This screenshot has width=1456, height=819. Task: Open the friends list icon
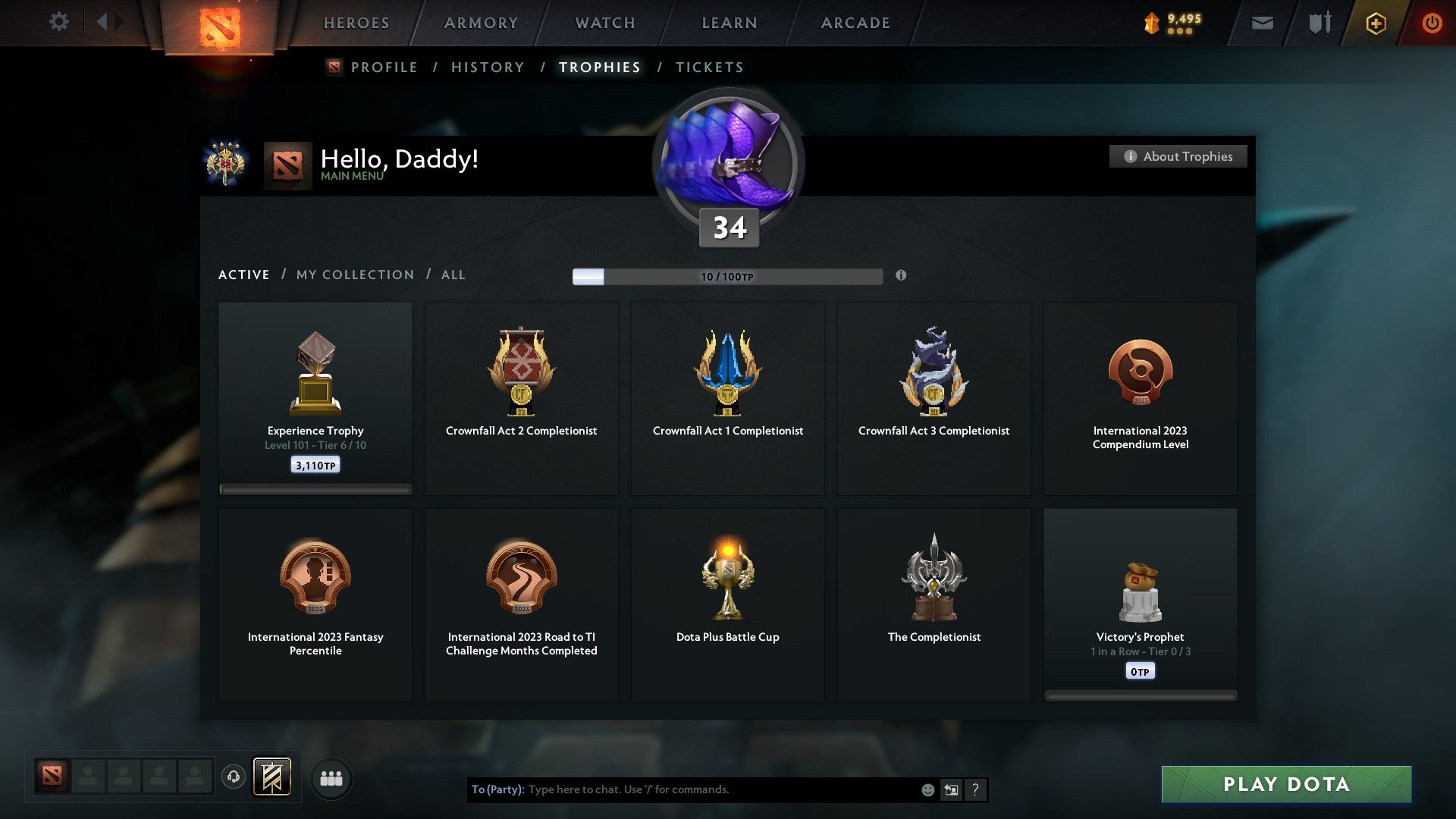pyautogui.click(x=331, y=777)
